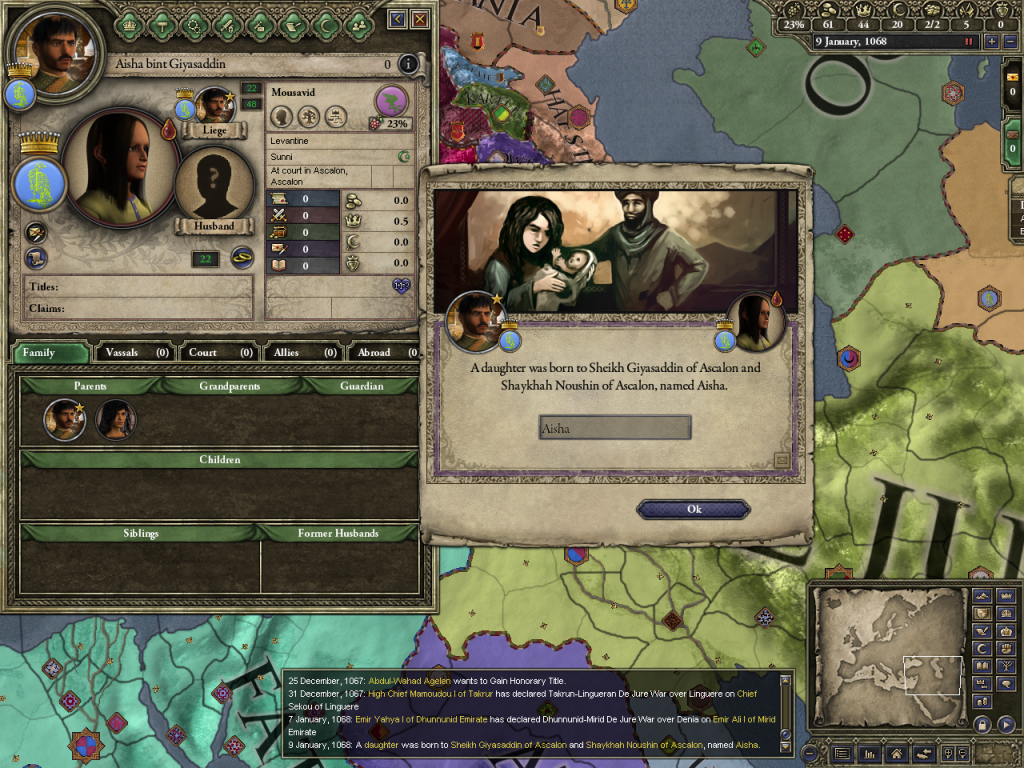The image size is (1024, 768).
Task: Click the arrange marriage rings icon
Action: click(241, 258)
